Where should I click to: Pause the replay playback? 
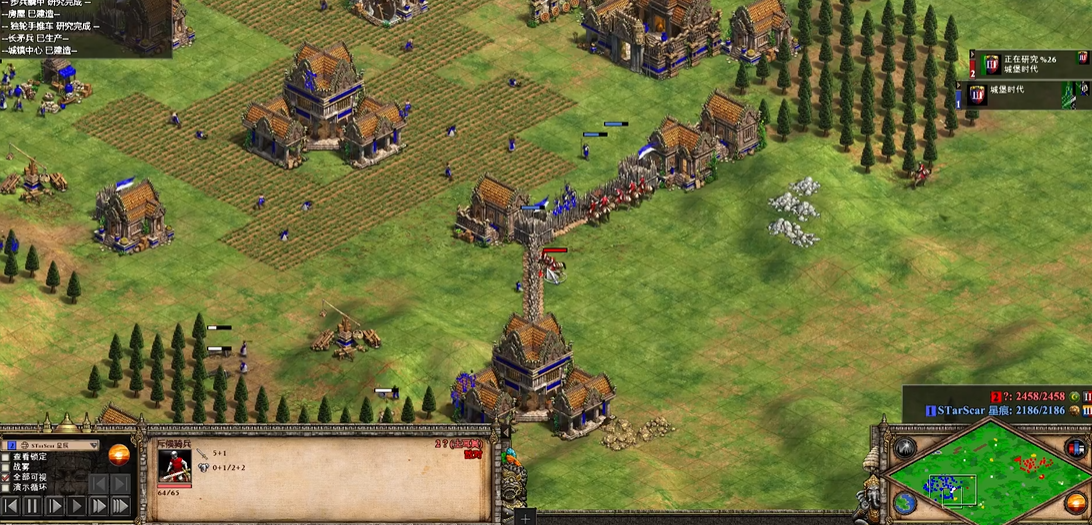click(x=31, y=506)
